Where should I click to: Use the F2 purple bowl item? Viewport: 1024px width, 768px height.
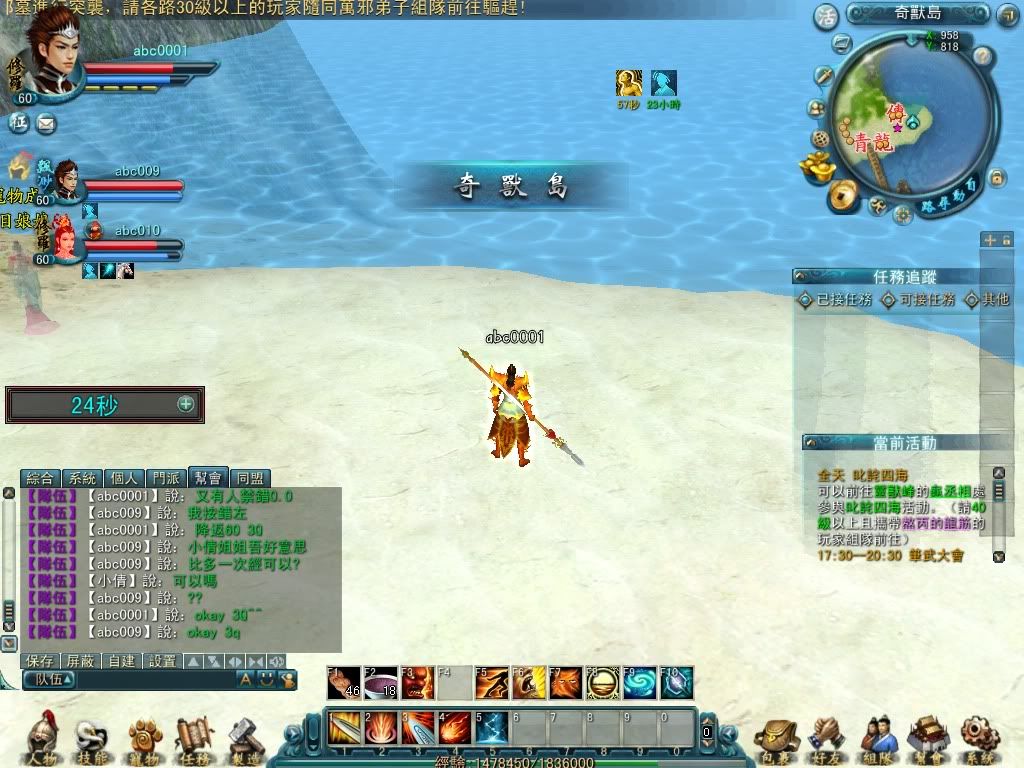pyautogui.click(x=380, y=683)
